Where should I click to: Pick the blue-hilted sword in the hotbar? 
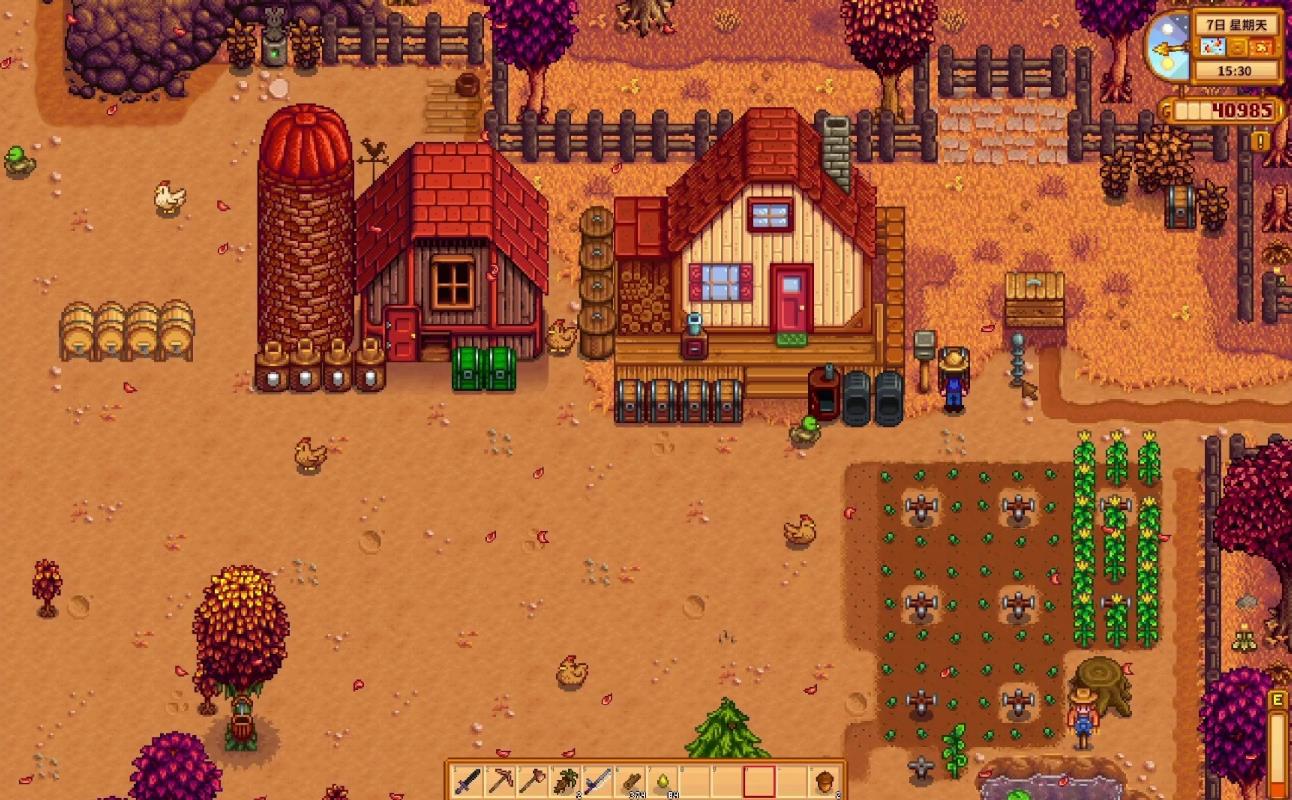click(598, 781)
